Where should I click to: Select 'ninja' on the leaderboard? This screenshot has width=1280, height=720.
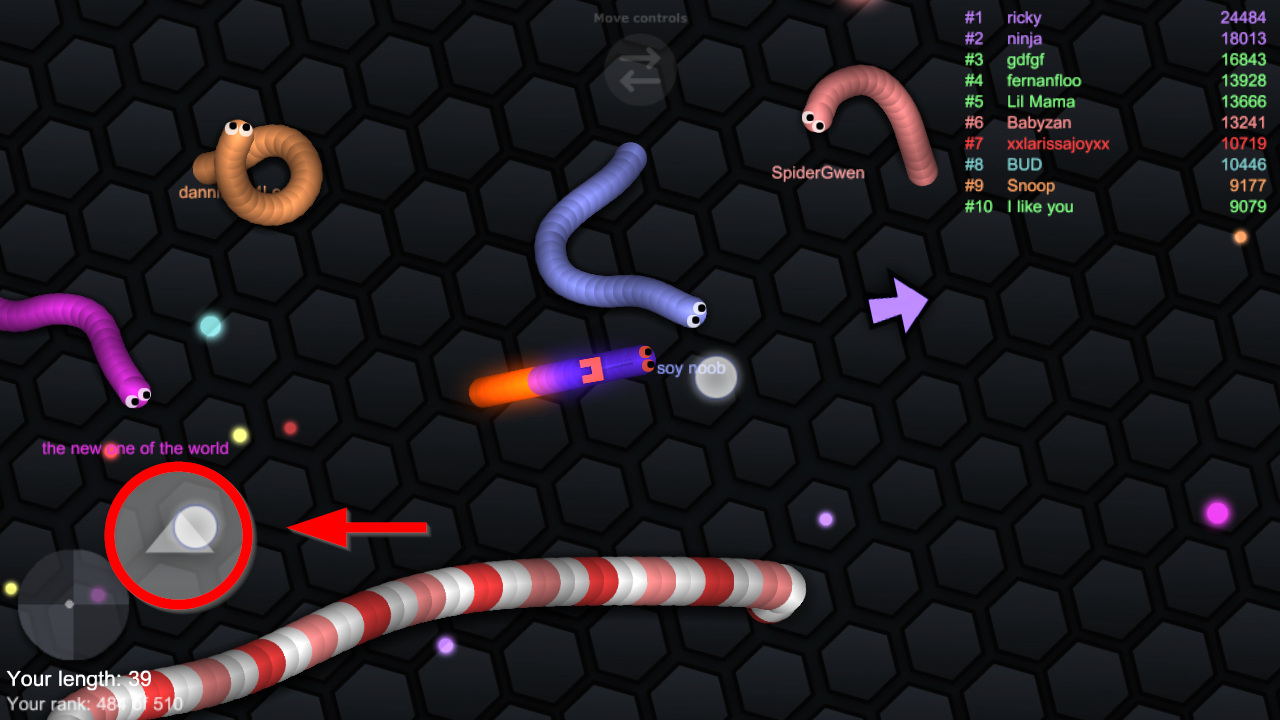coord(1024,38)
